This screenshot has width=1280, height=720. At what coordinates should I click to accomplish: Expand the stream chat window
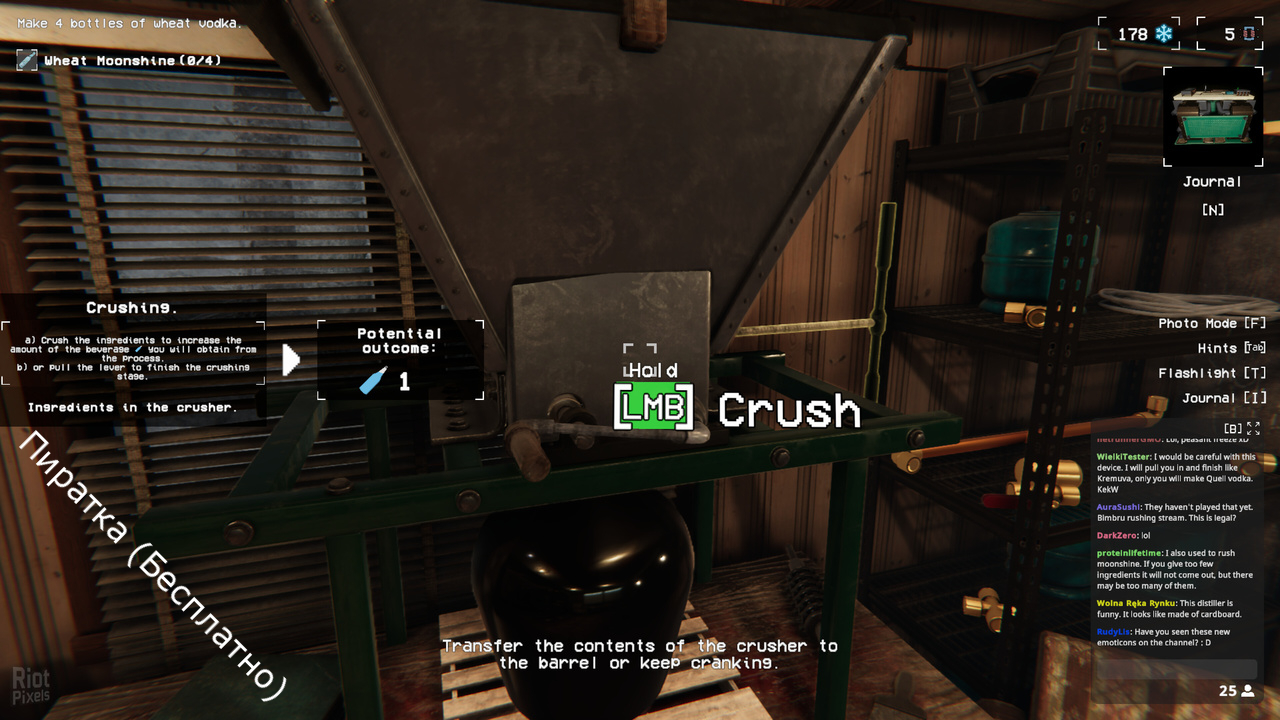click(x=1253, y=428)
